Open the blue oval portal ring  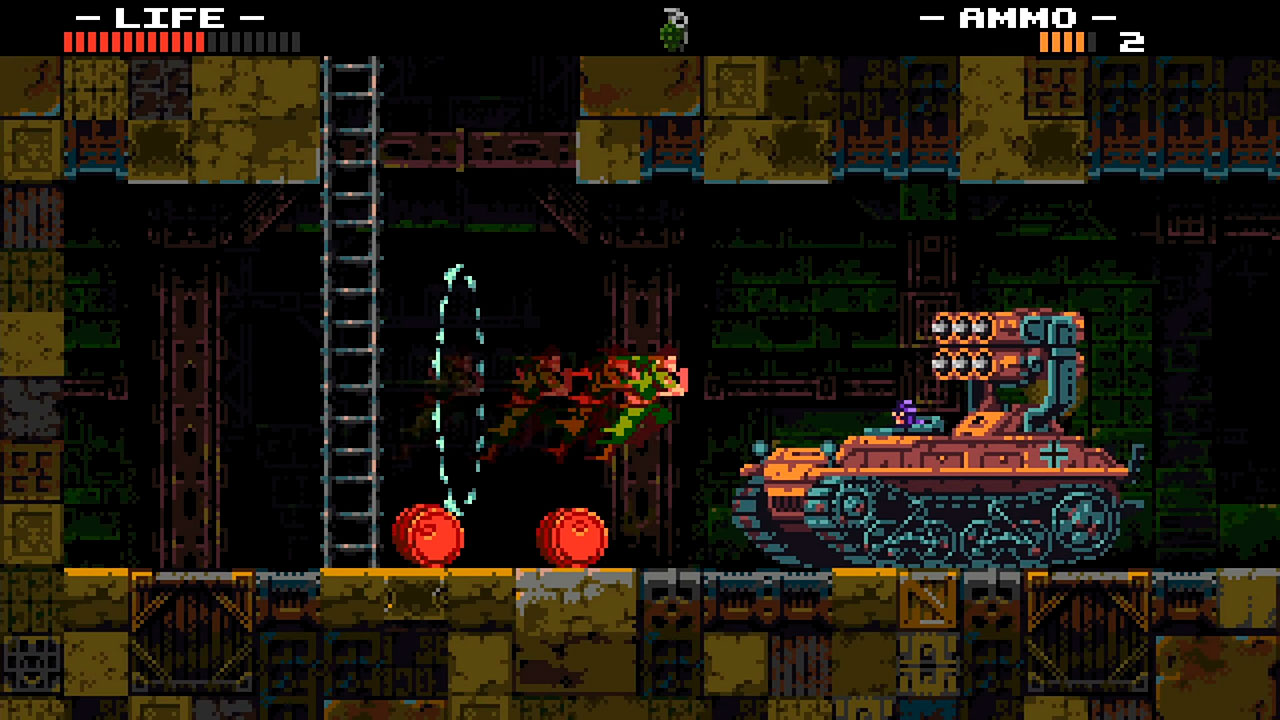pos(456,390)
